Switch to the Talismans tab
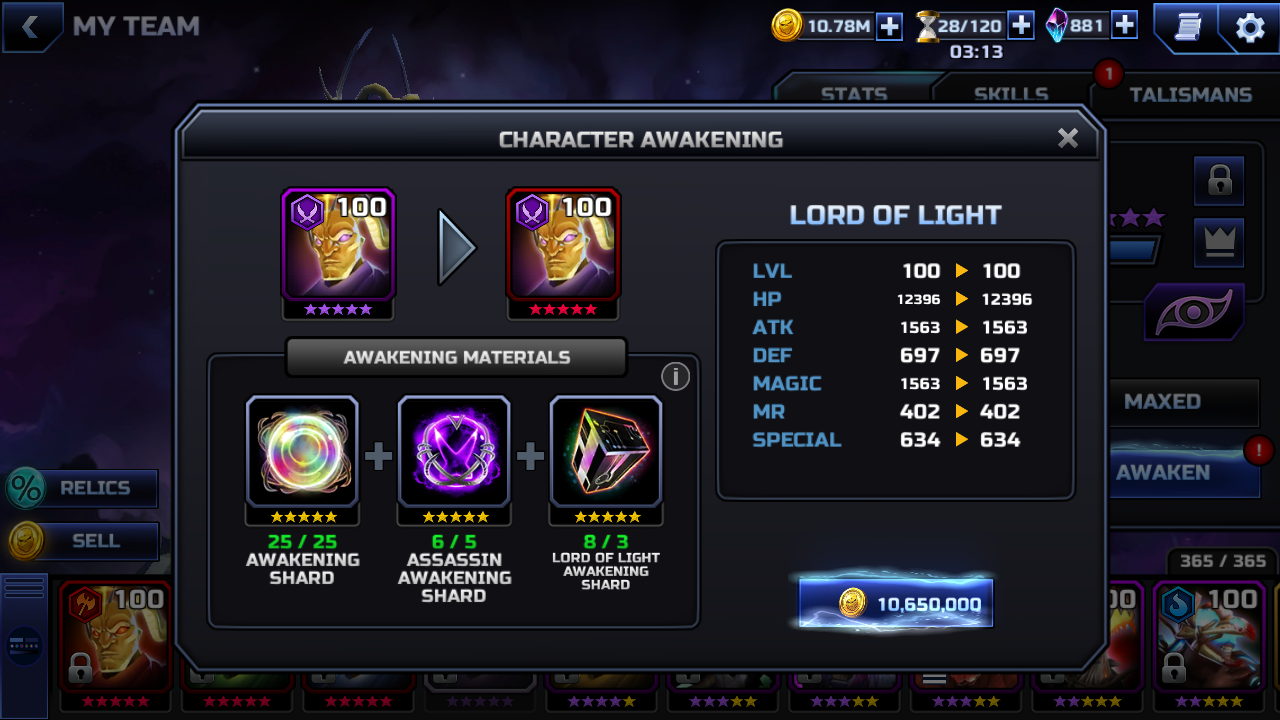The width and height of the screenshot is (1280, 720). (1190, 95)
